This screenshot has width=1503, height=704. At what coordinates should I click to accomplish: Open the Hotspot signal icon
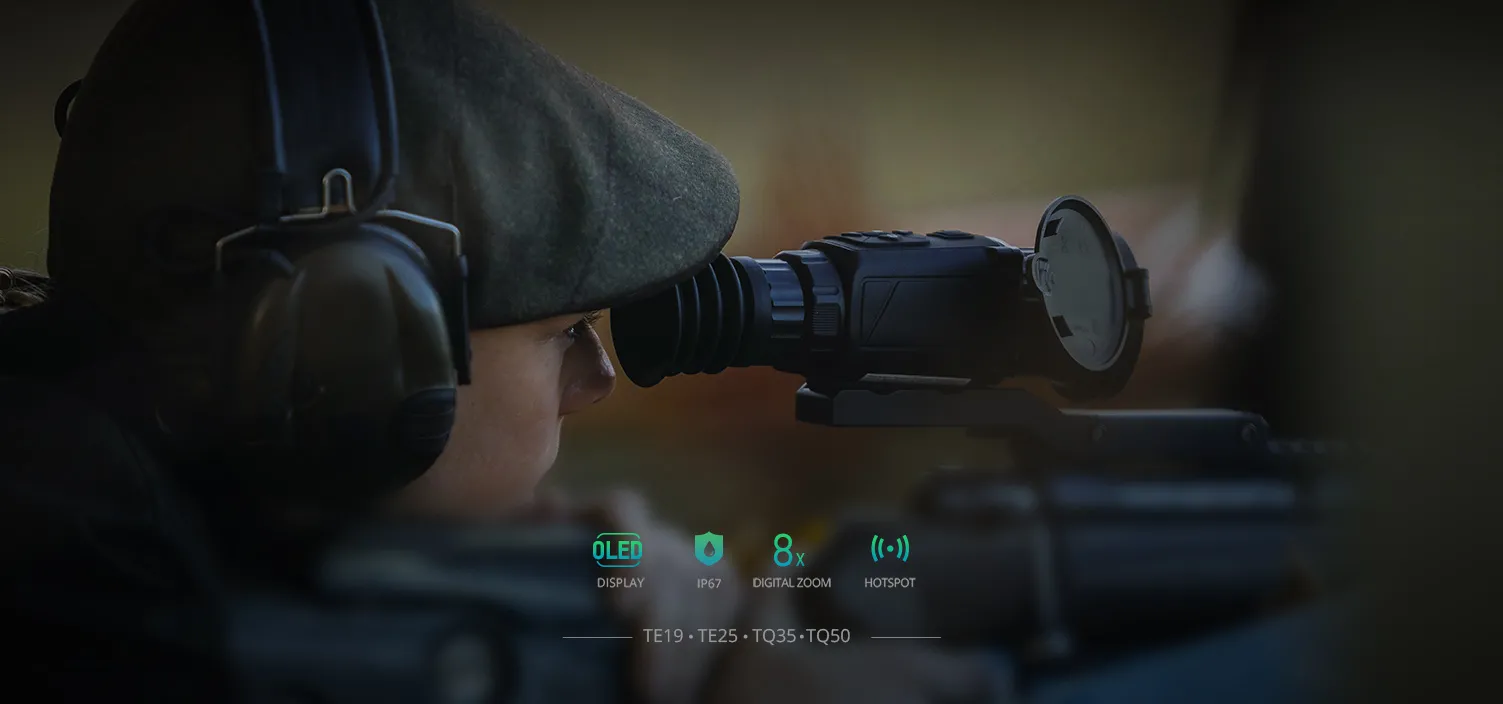pyautogui.click(x=889, y=548)
